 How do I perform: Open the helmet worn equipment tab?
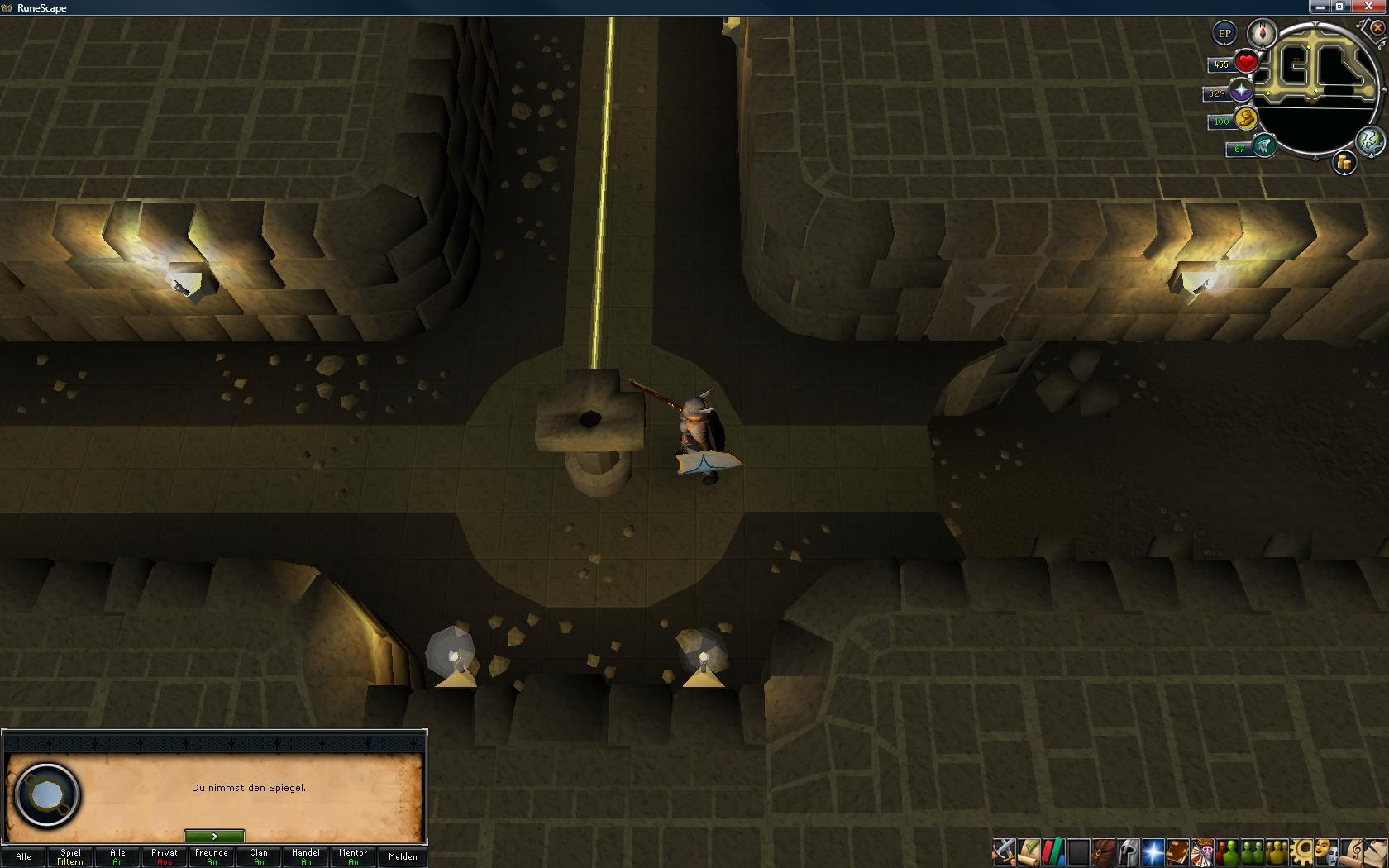(x=1128, y=851)
